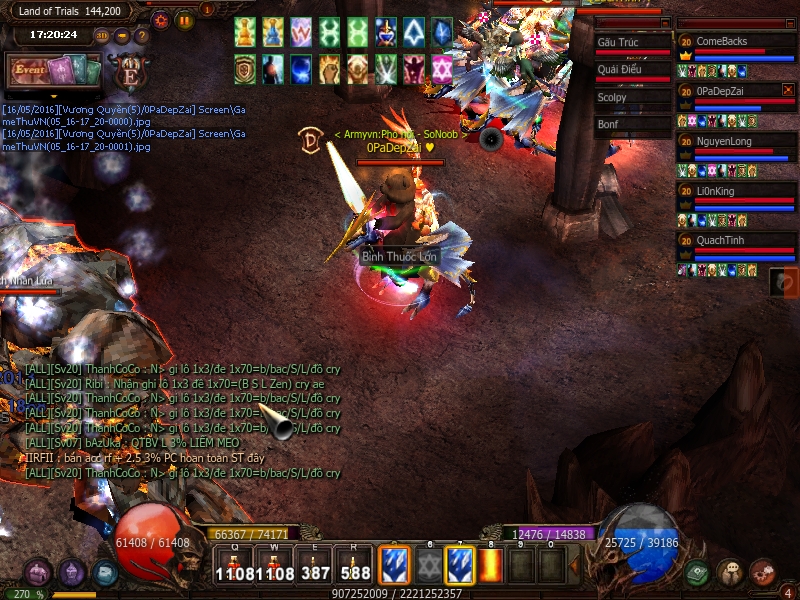This screenshot has width=800, height=600.
Task: Toggle the 3D view button
Action: (102, 36)
